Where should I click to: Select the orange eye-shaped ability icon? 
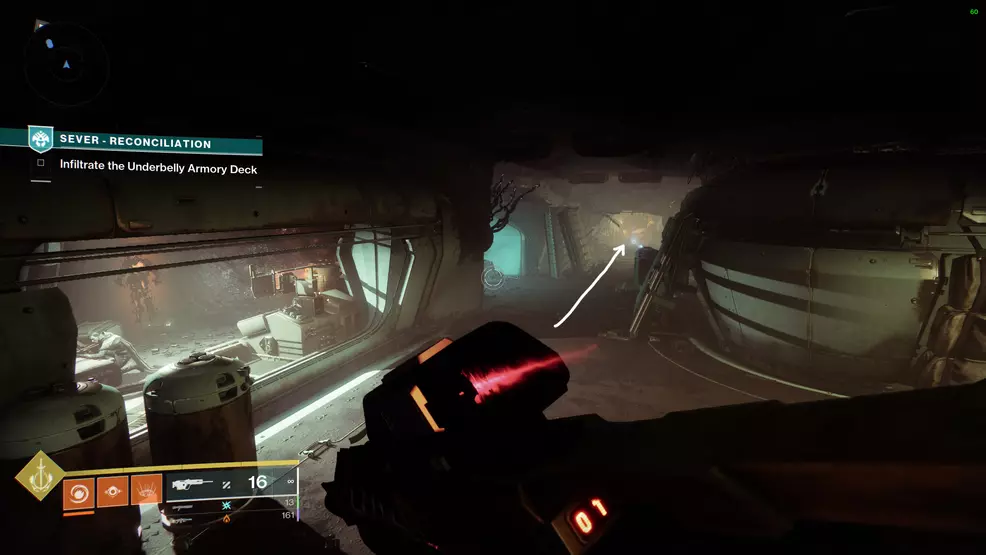click(x=112, y=493)
